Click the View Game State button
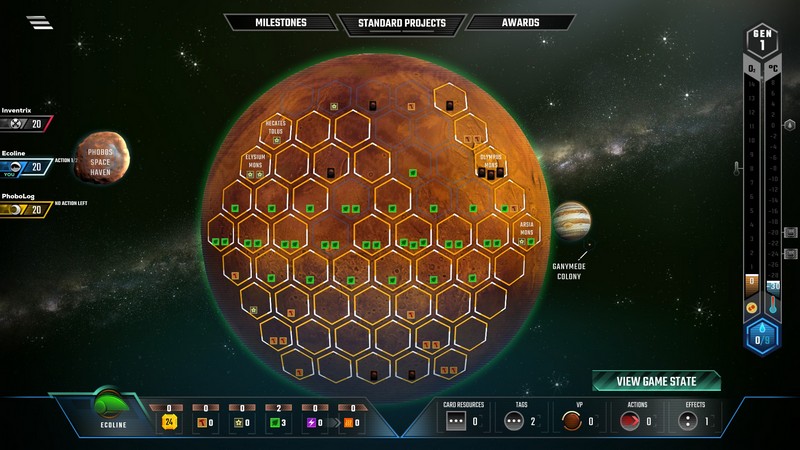Viewport: 800px width, 450px height. click(656, 381)
